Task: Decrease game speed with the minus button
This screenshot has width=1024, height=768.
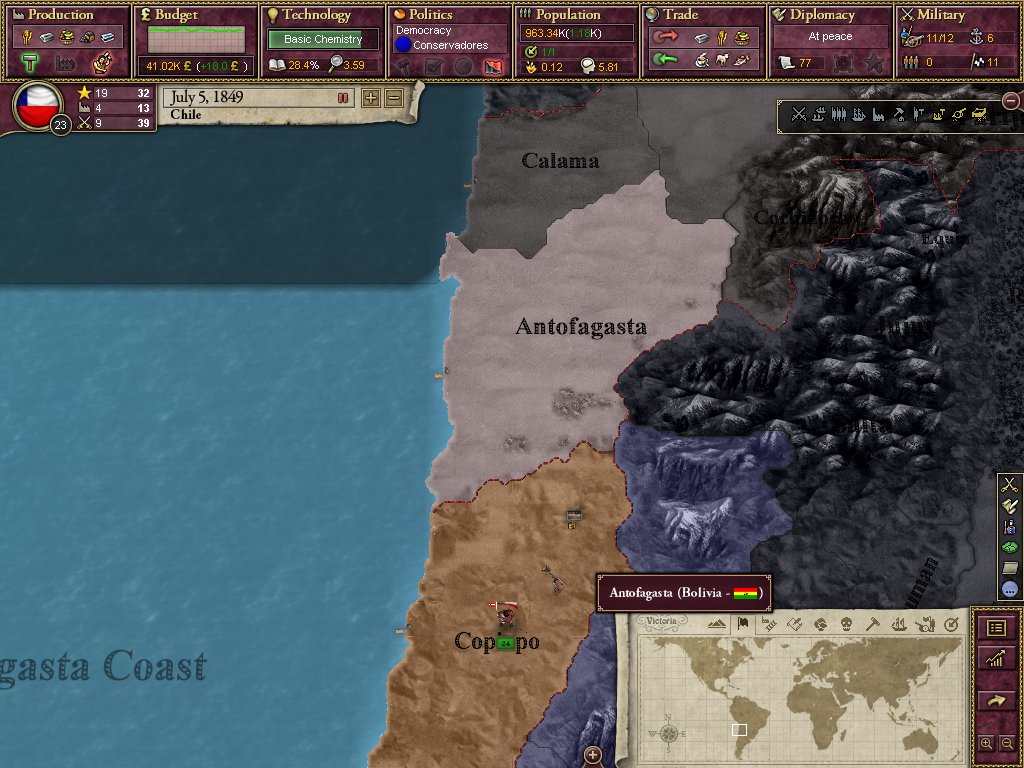Action: (394, 98)
